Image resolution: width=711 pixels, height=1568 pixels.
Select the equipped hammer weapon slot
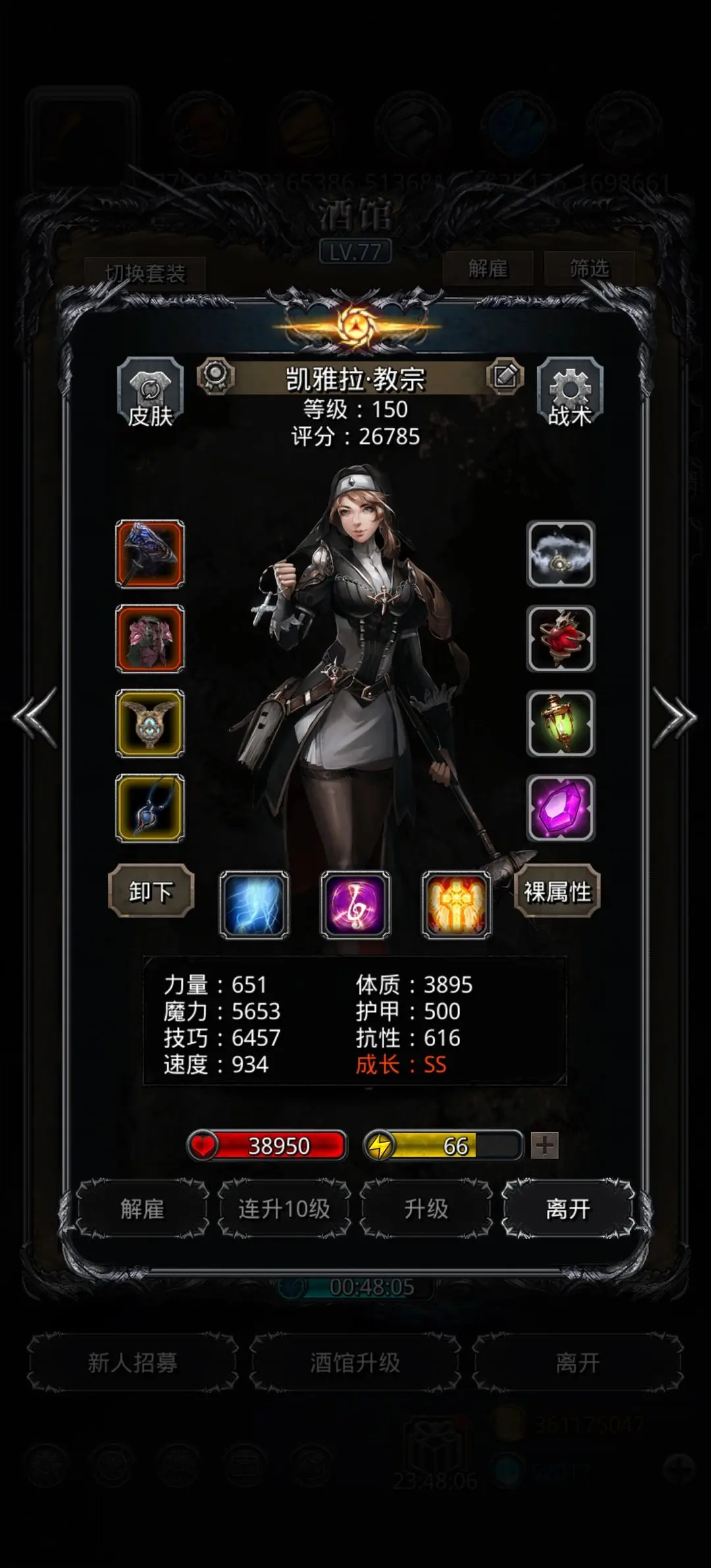150,554
